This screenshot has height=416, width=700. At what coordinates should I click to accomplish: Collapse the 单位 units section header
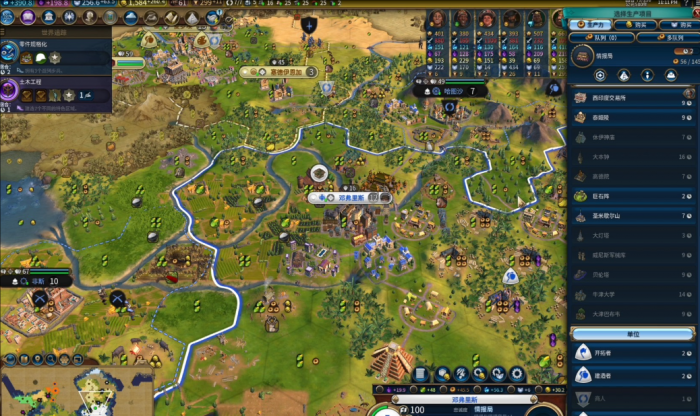[632, 332]
